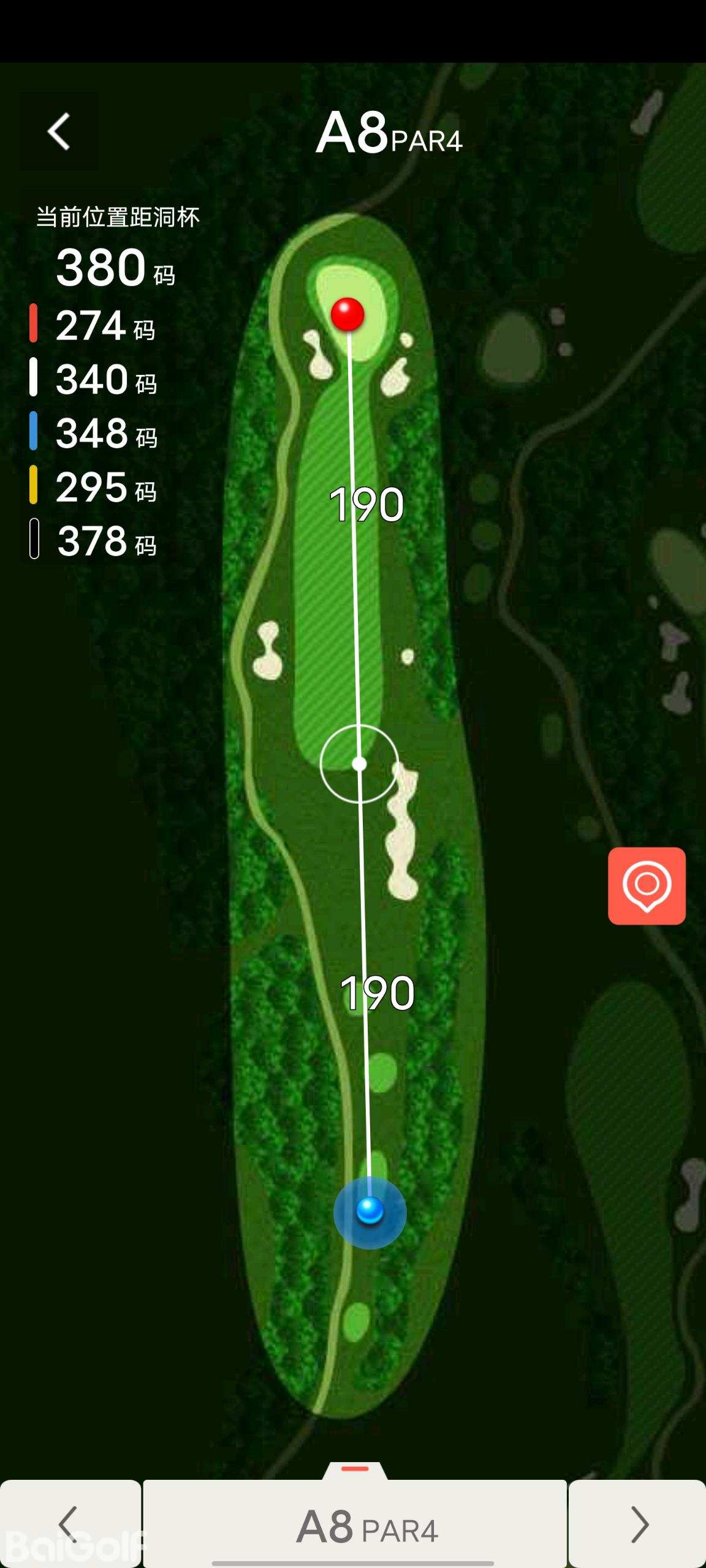Screen dimensions: 706x1568
Task: Go to the previous hole
Action: pos(70,1524)
